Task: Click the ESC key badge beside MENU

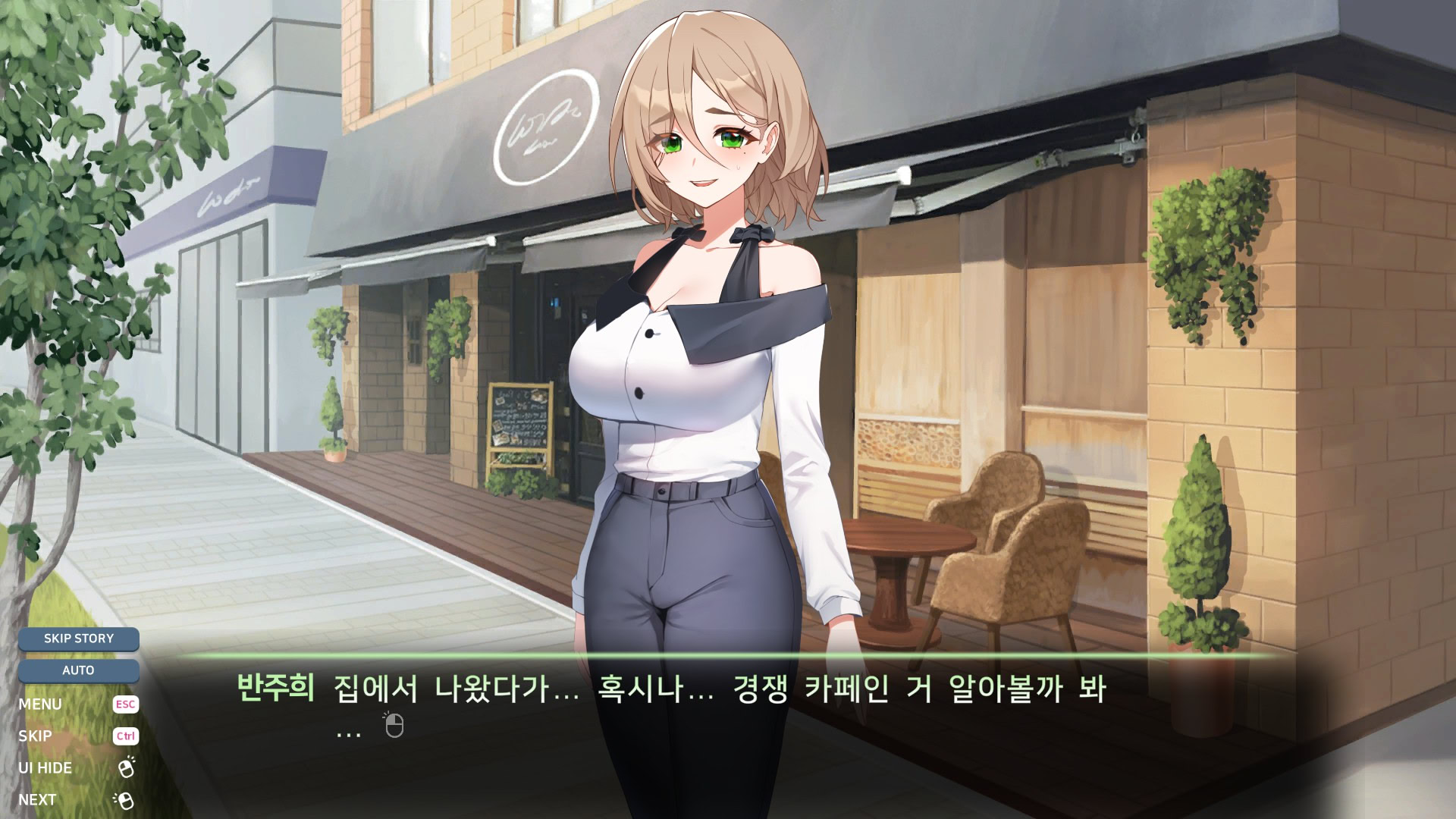Action: 126,704
